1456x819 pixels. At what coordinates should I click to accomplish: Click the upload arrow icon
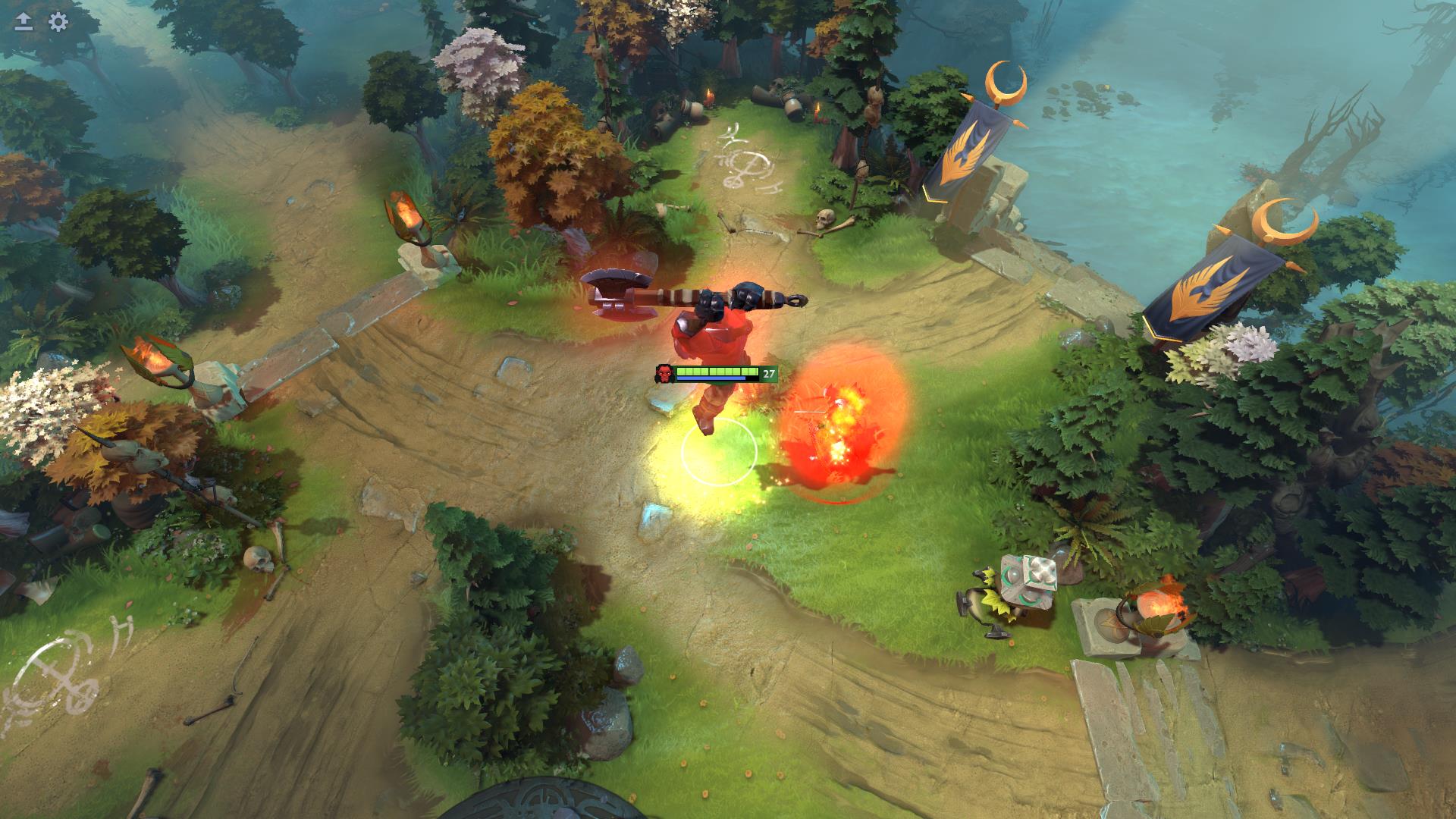click(24, 22)
